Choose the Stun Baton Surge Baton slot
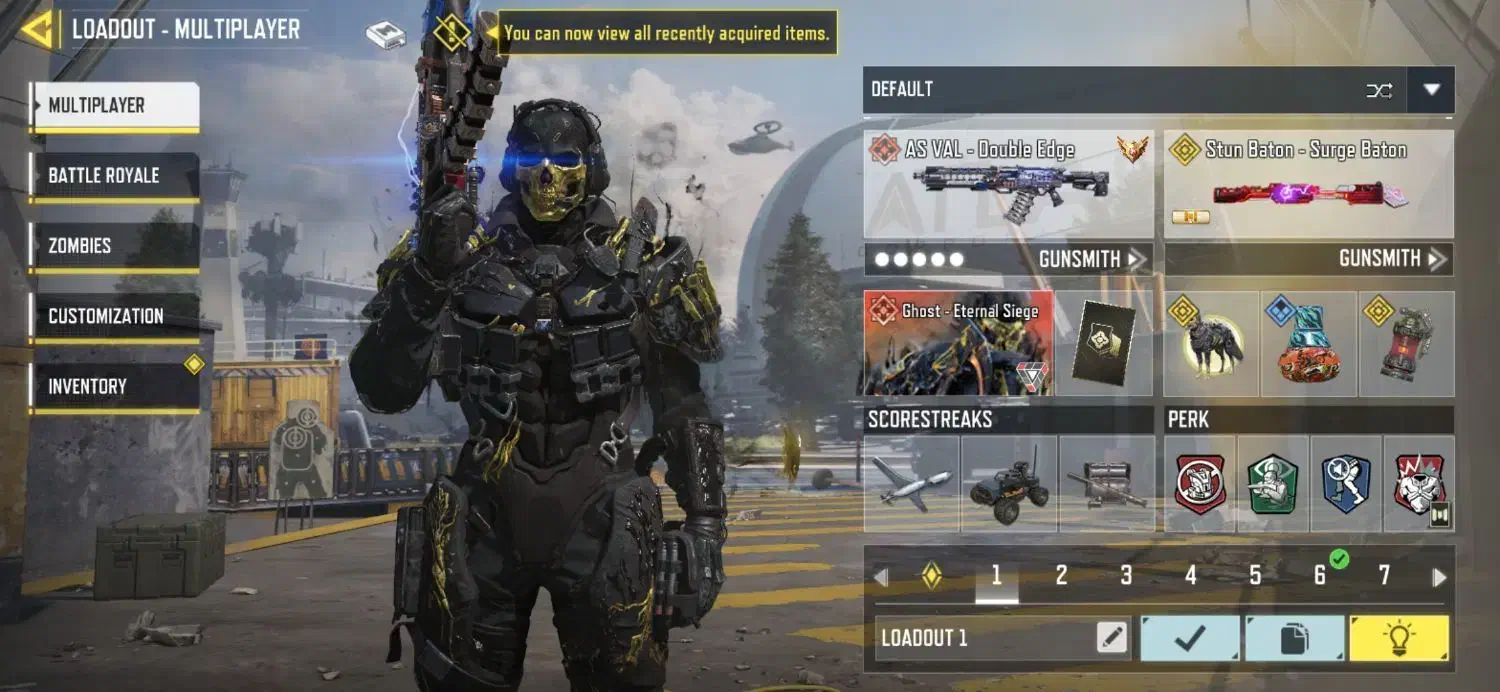This screenshot has height=692, width=1500. tap(1308, 185)
